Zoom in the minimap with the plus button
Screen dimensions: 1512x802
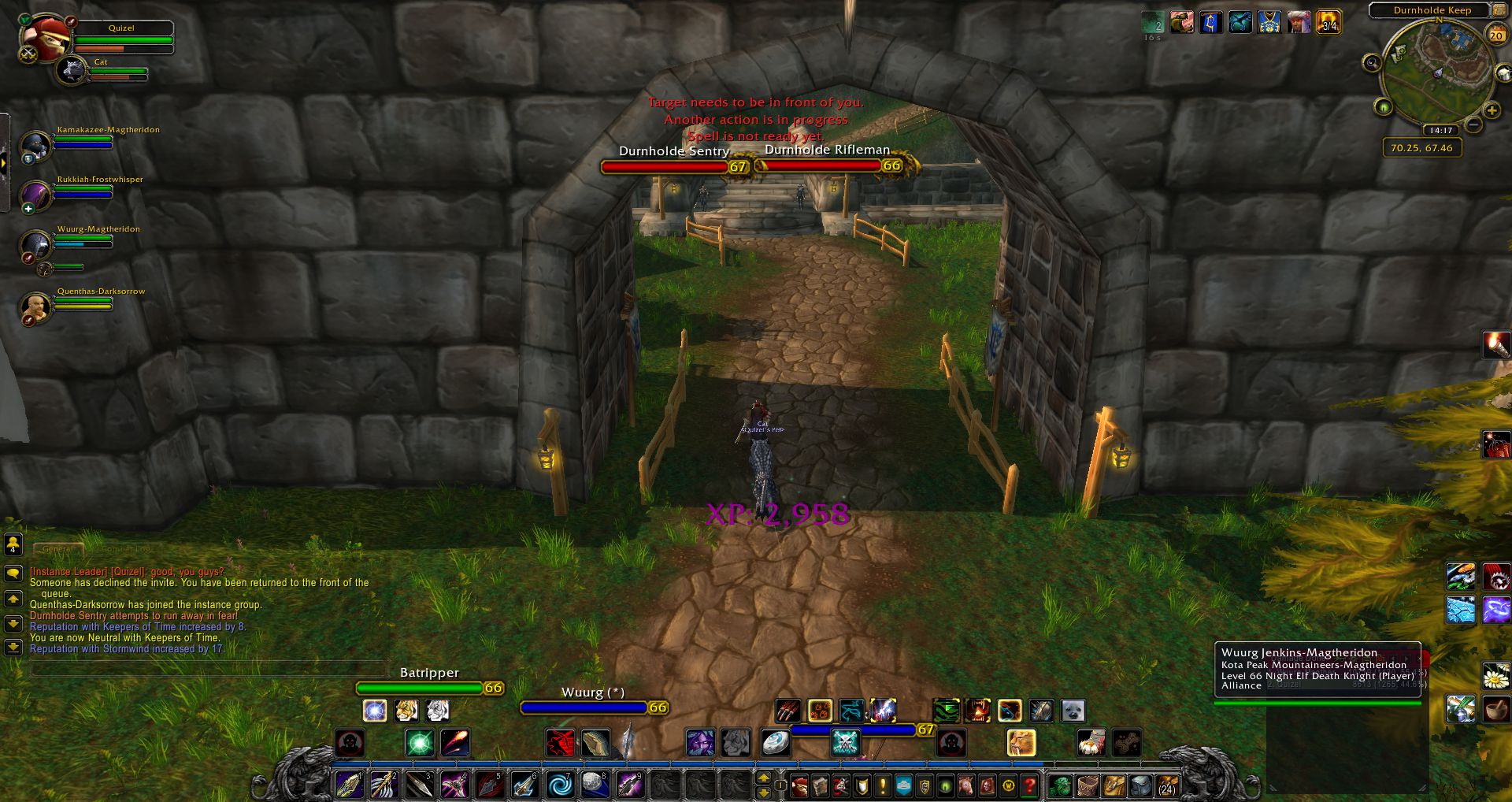(1492, 111)
